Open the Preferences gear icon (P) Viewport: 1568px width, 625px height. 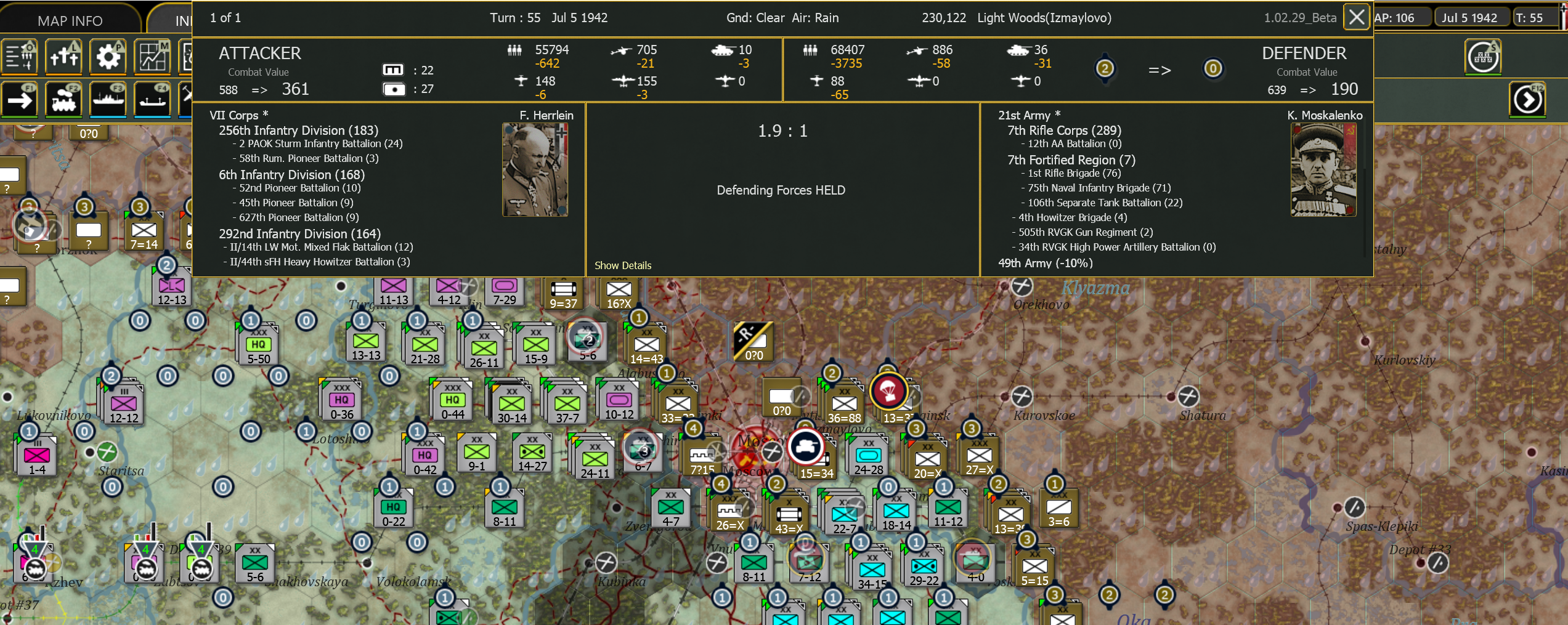(x=108, y=56)
